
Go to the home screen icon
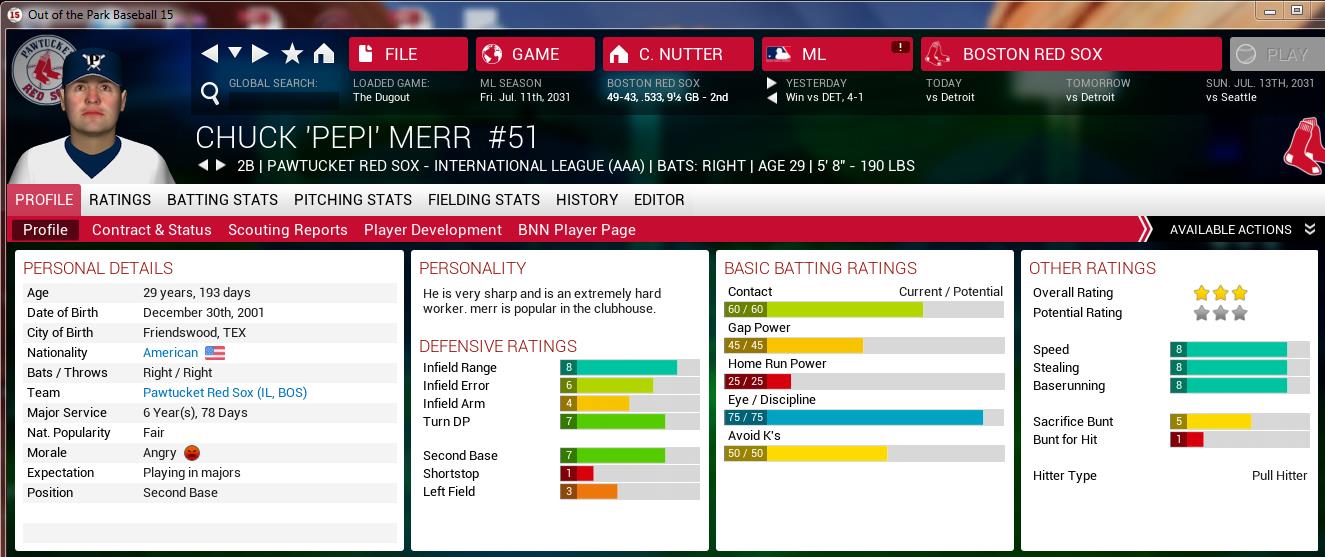(x=323, y=54)
